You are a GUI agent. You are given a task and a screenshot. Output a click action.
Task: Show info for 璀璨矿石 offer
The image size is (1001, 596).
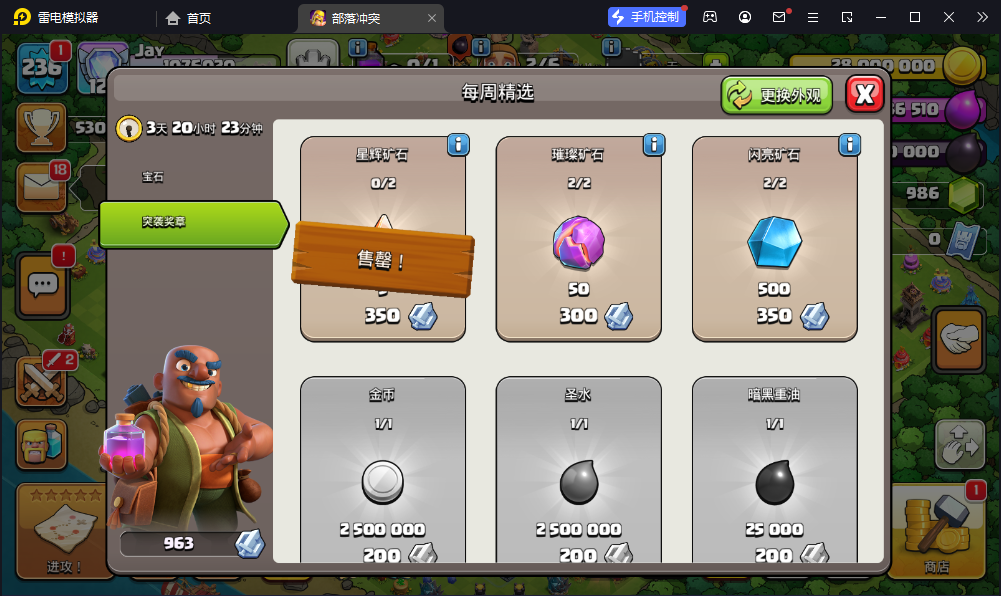click(654, 145)
